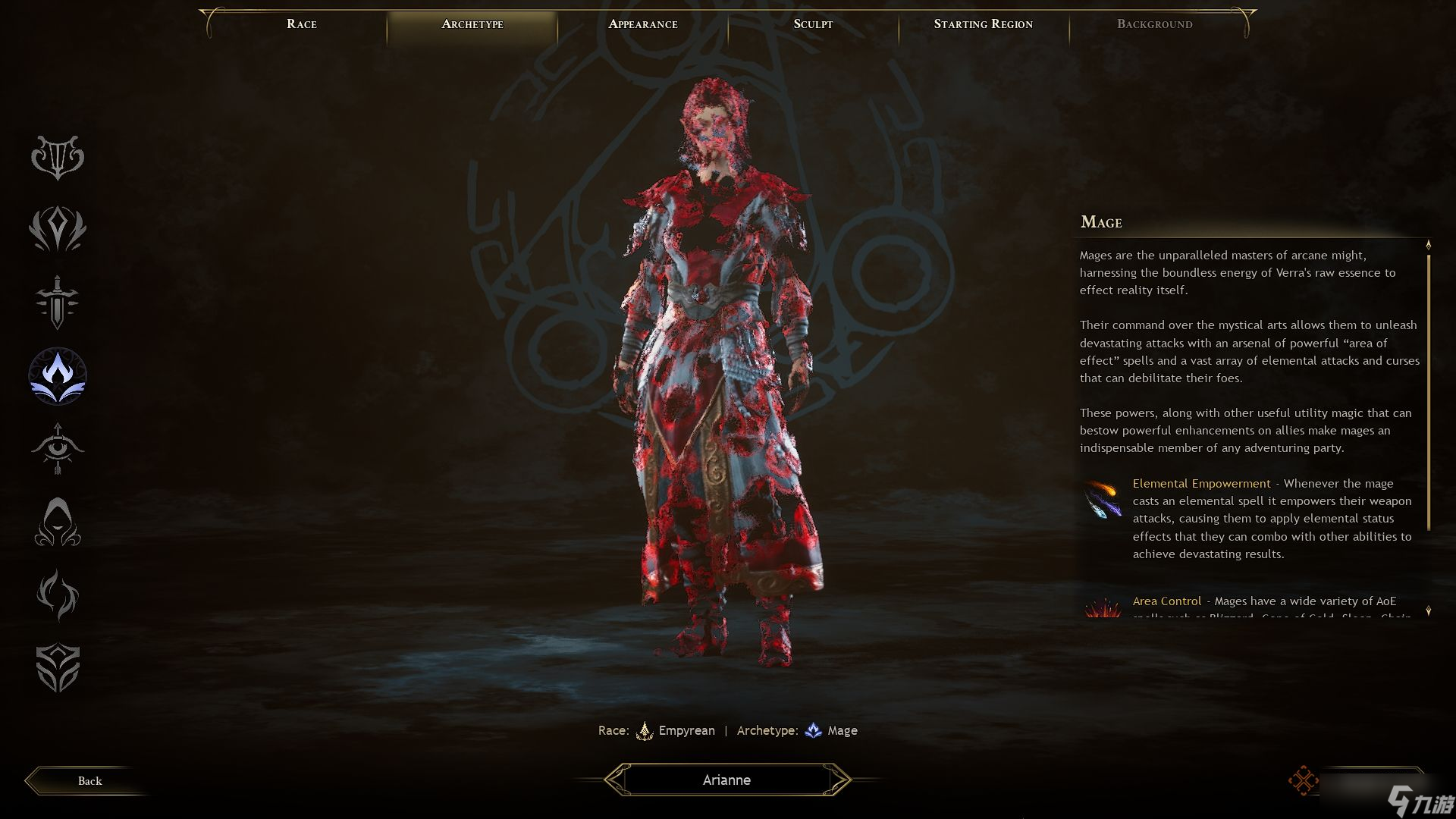Go to the Sculpt tab

click(813, 24)
